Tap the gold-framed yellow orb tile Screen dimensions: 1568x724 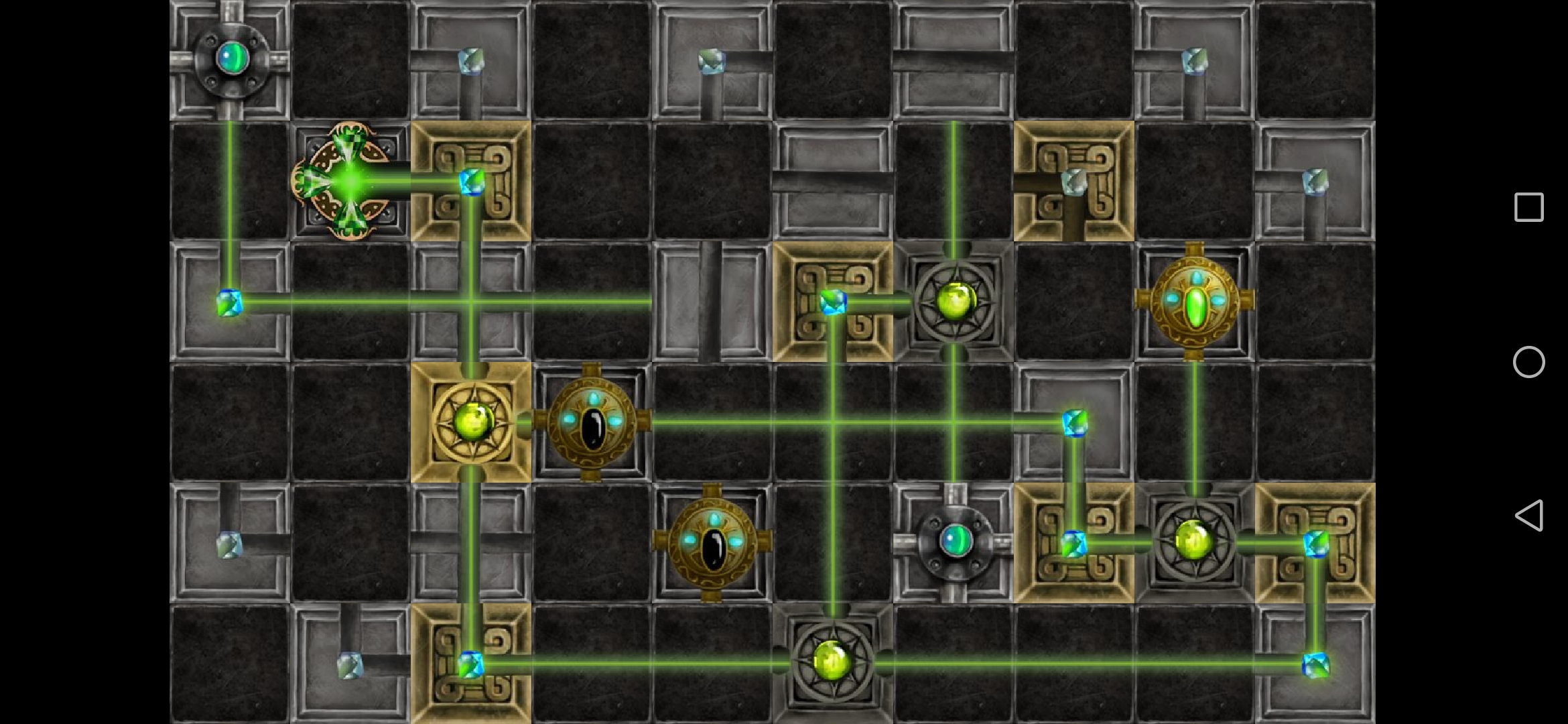click(471, 422)
